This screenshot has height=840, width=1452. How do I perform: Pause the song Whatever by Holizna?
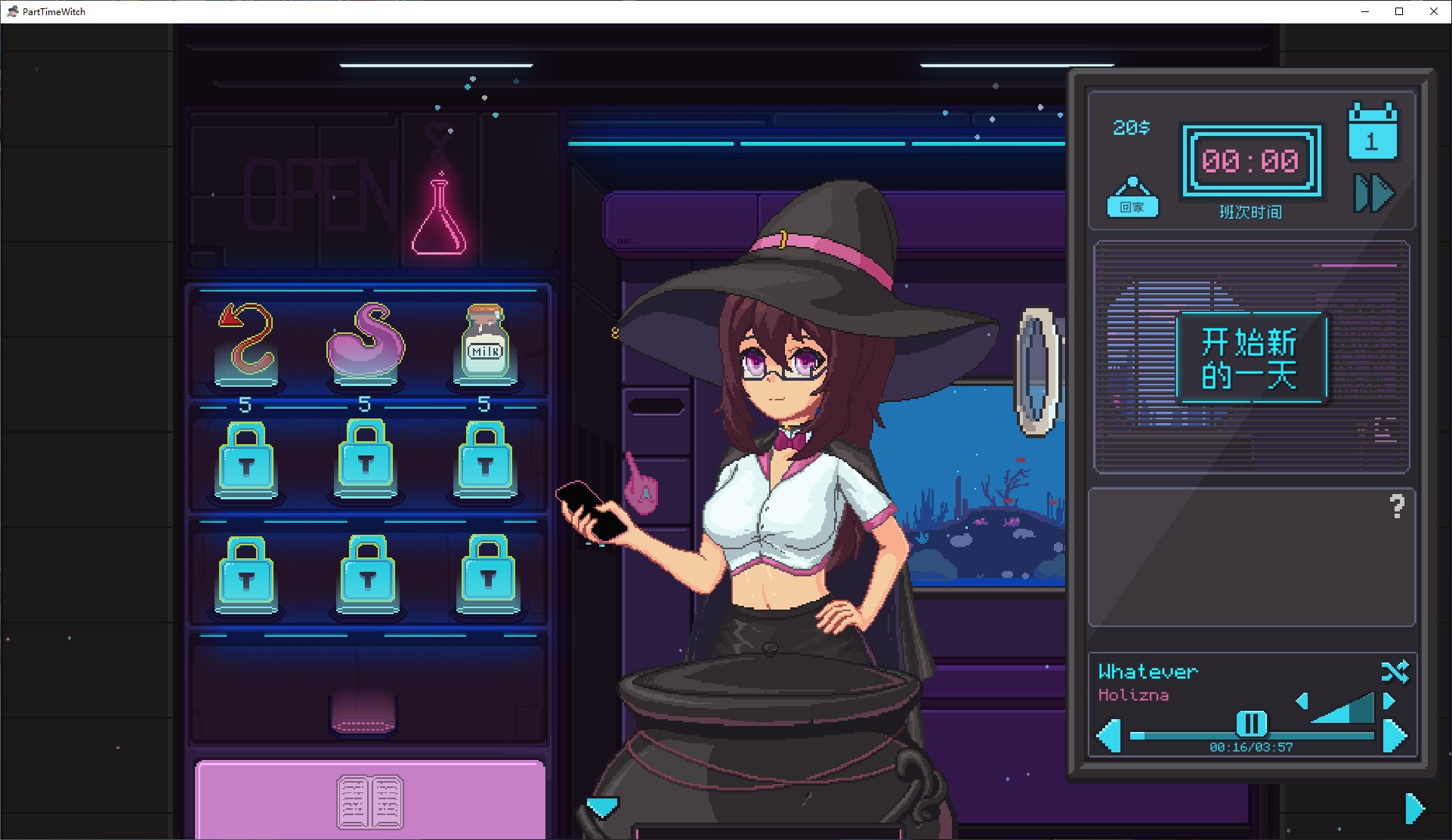click(x=1250, y=724)
